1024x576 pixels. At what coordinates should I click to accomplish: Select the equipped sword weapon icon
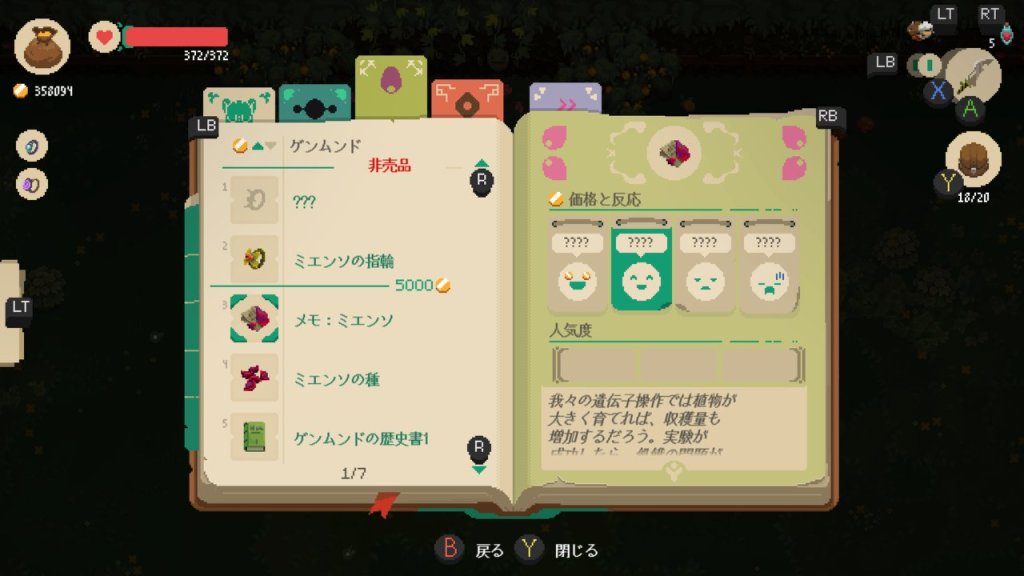(973, 74)
